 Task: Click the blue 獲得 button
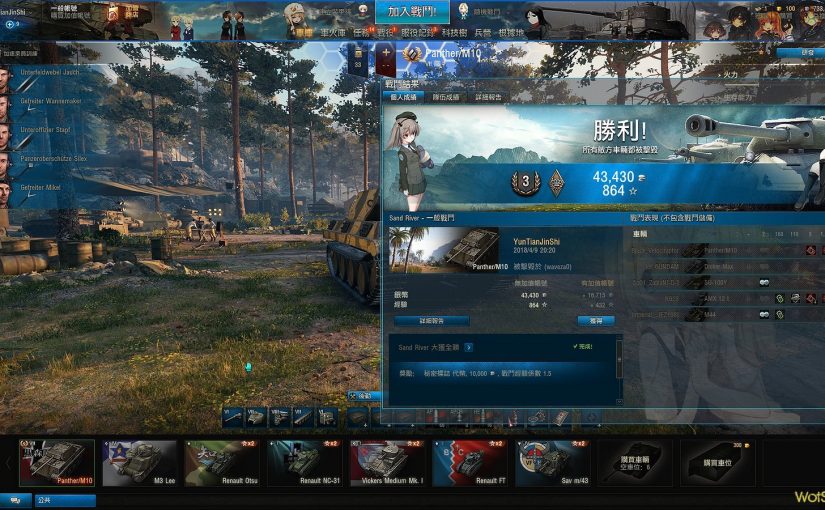596,321
